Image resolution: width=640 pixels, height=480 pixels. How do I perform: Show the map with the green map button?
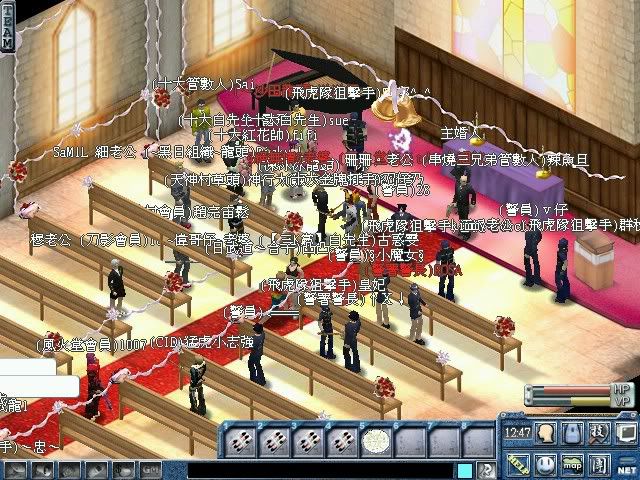point(572,463)
